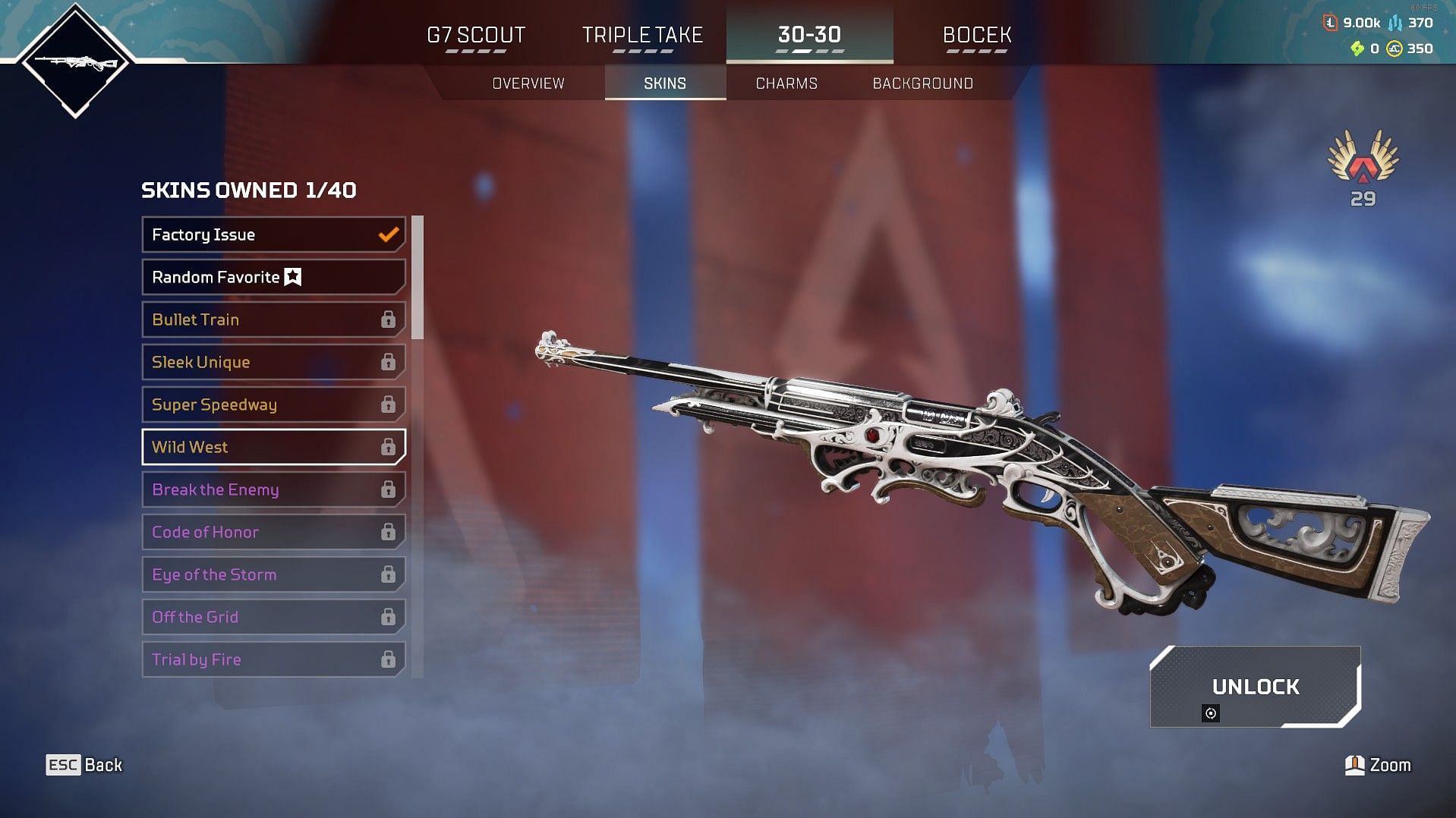Switch to the G7 Scout weapon tab
The height and width of the screenshot is (818, 1456).
[476, 36]
